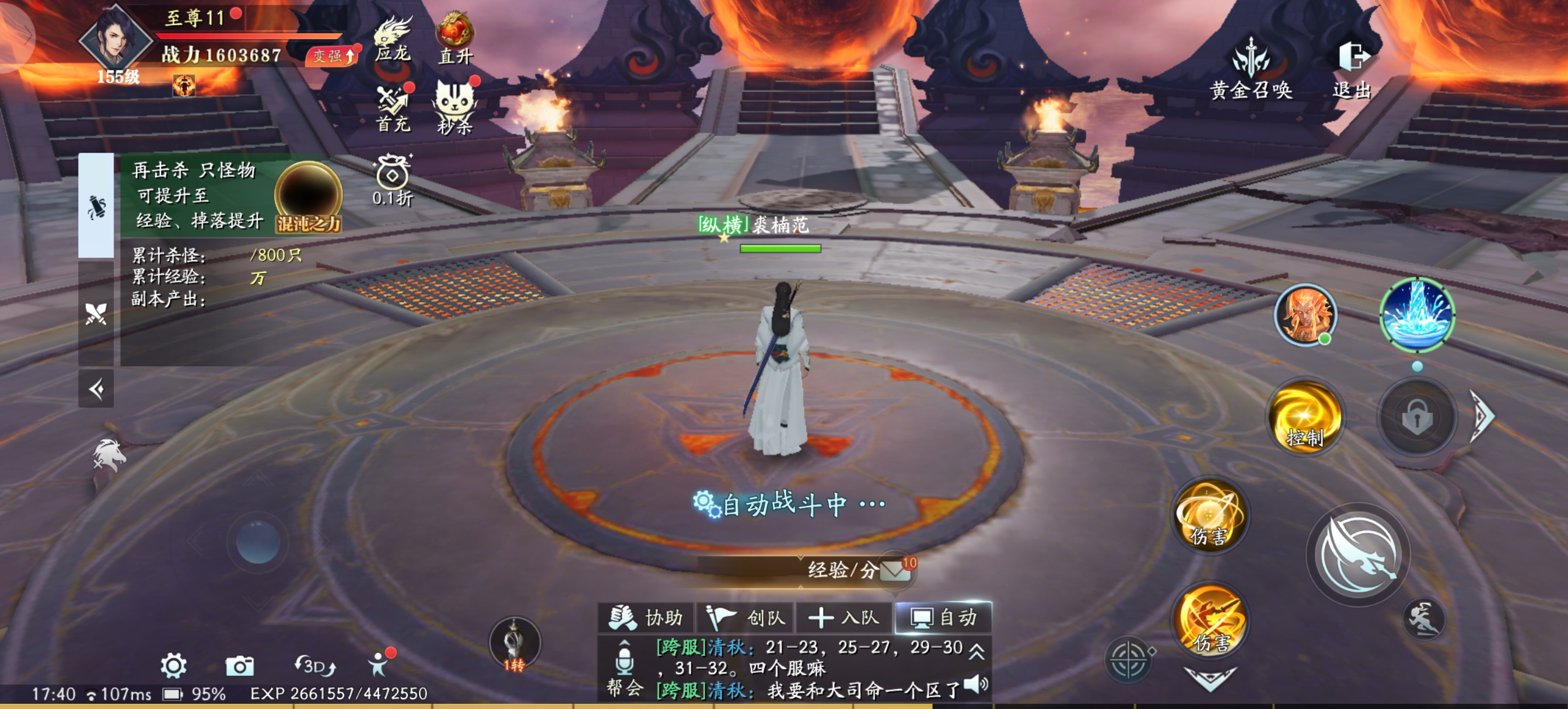Viewport: 1568px width, 709px height.
Task: Exit the dungeon with 退出 button
Action: click(x=1353, y=68)
